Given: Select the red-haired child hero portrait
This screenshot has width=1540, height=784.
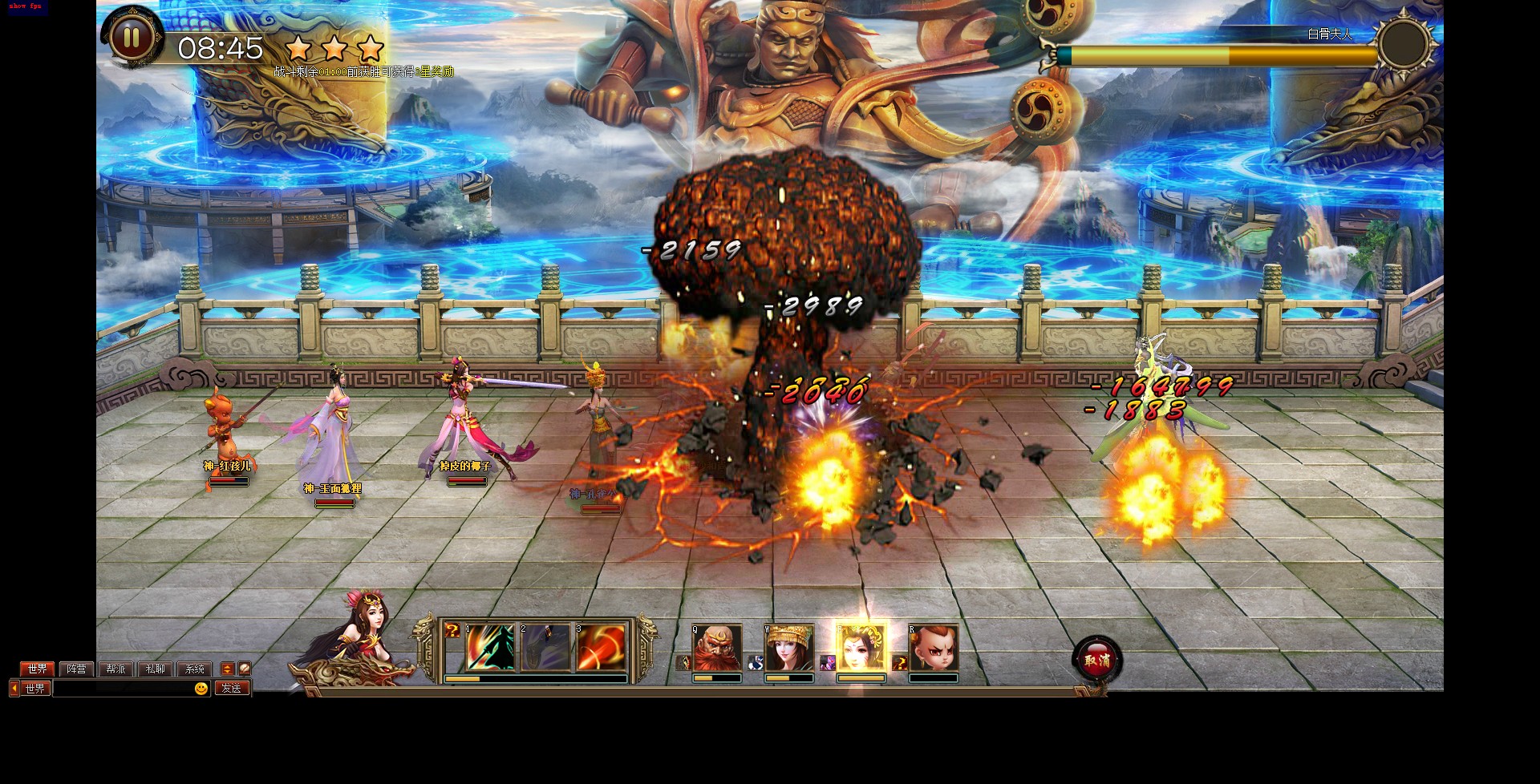Looking at the screenshot, I should (934, 648).
